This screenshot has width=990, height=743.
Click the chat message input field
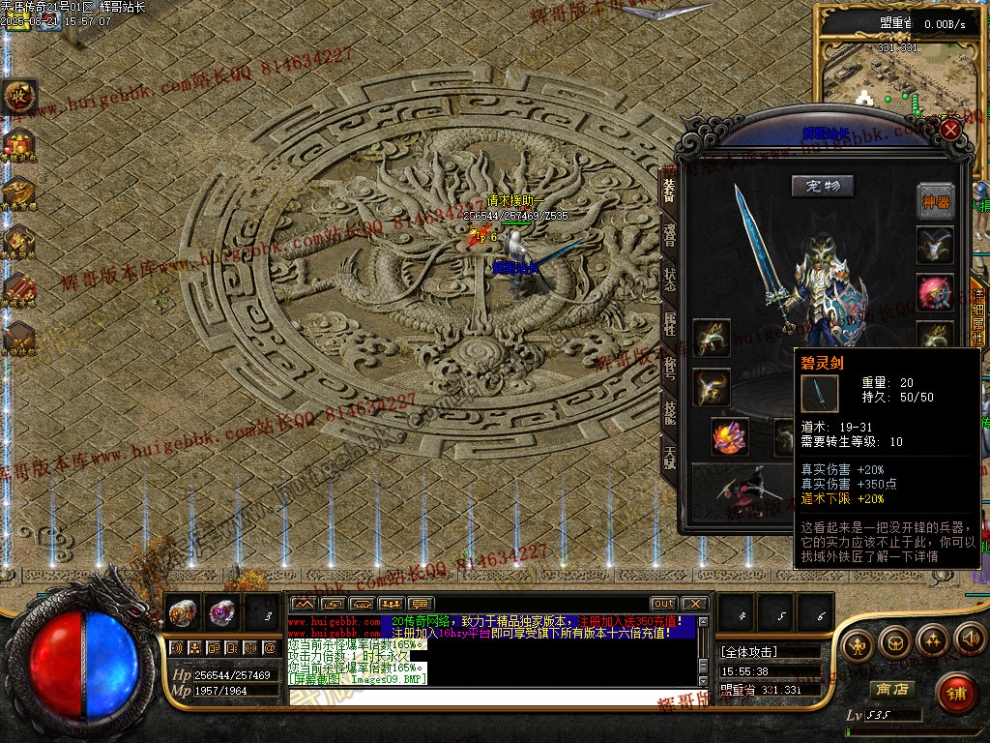pyautogui.click(x=490, y=697)
